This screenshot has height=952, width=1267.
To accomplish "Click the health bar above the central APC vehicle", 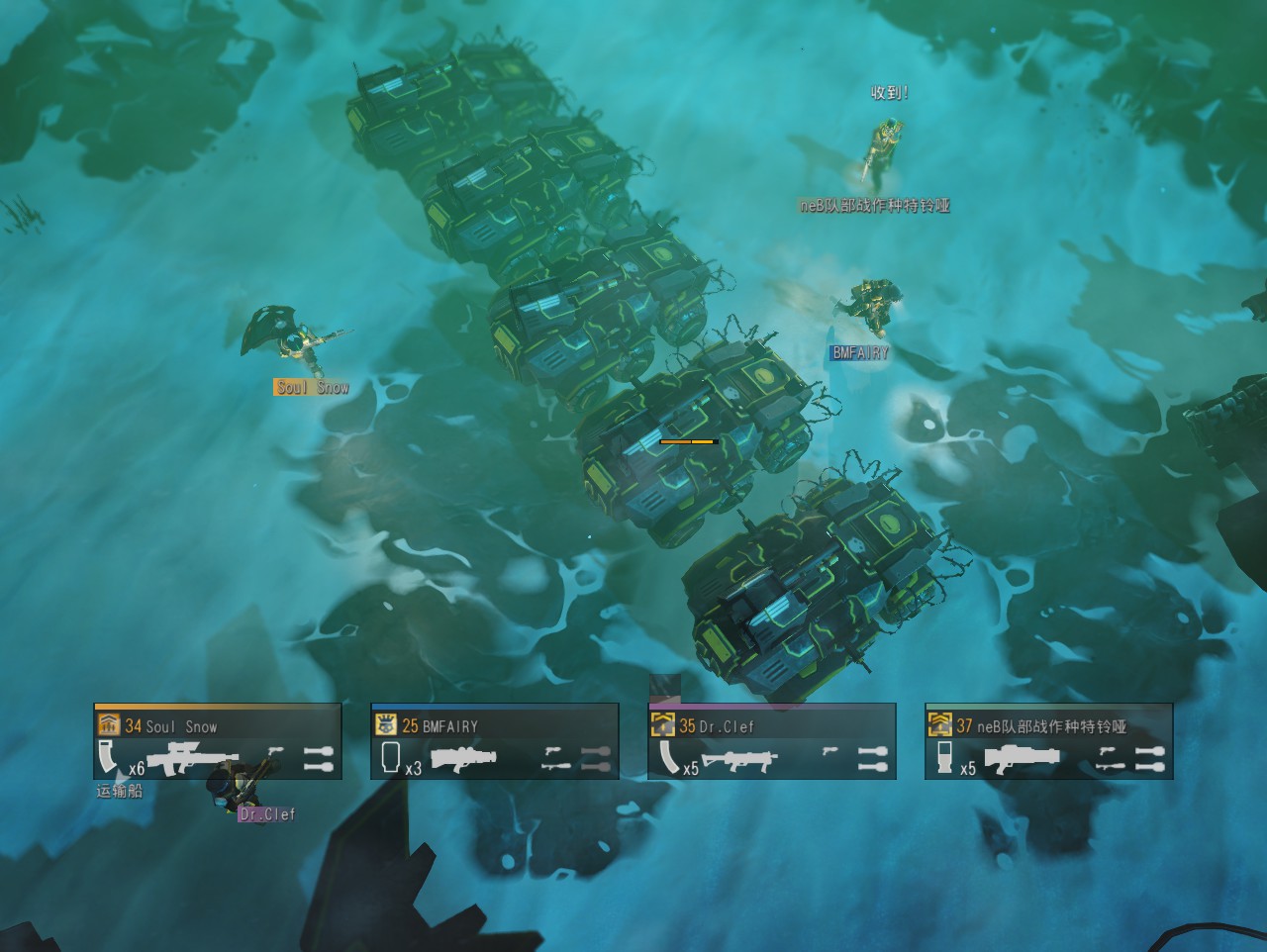I will pos(687,442).
